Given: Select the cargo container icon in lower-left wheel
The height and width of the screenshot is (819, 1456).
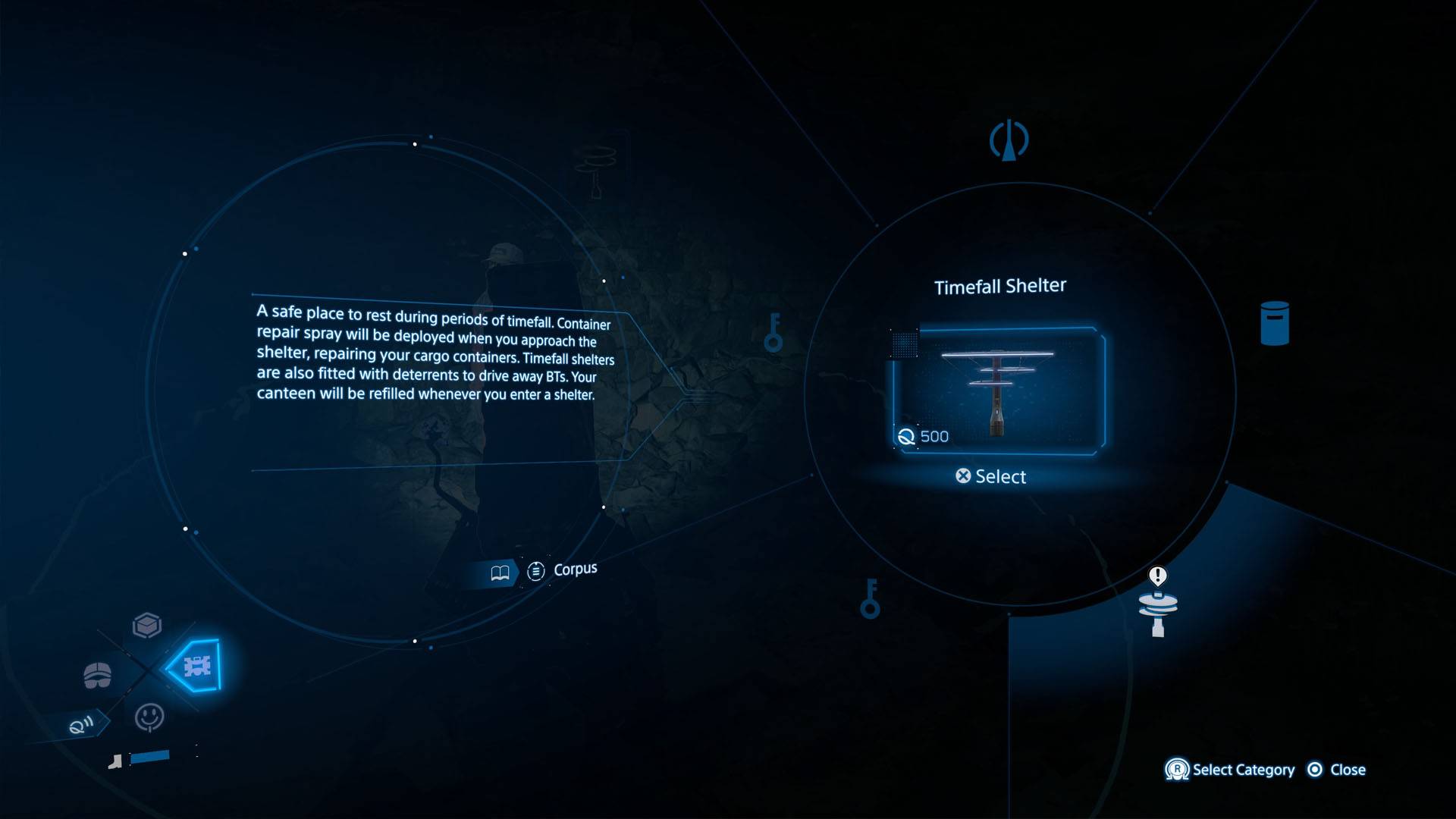Looking at the screenshot, I should (x=149, y=625).
